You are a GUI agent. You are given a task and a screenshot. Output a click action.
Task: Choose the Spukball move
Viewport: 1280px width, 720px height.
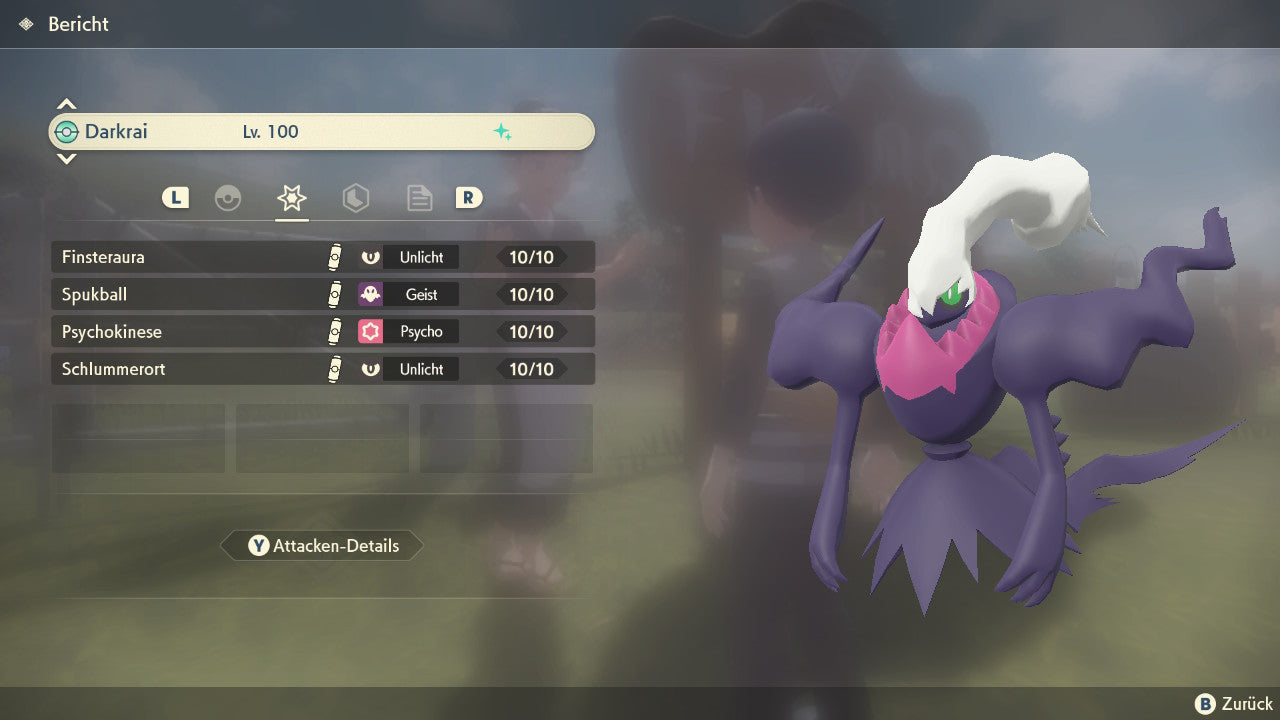coord(322,294)
